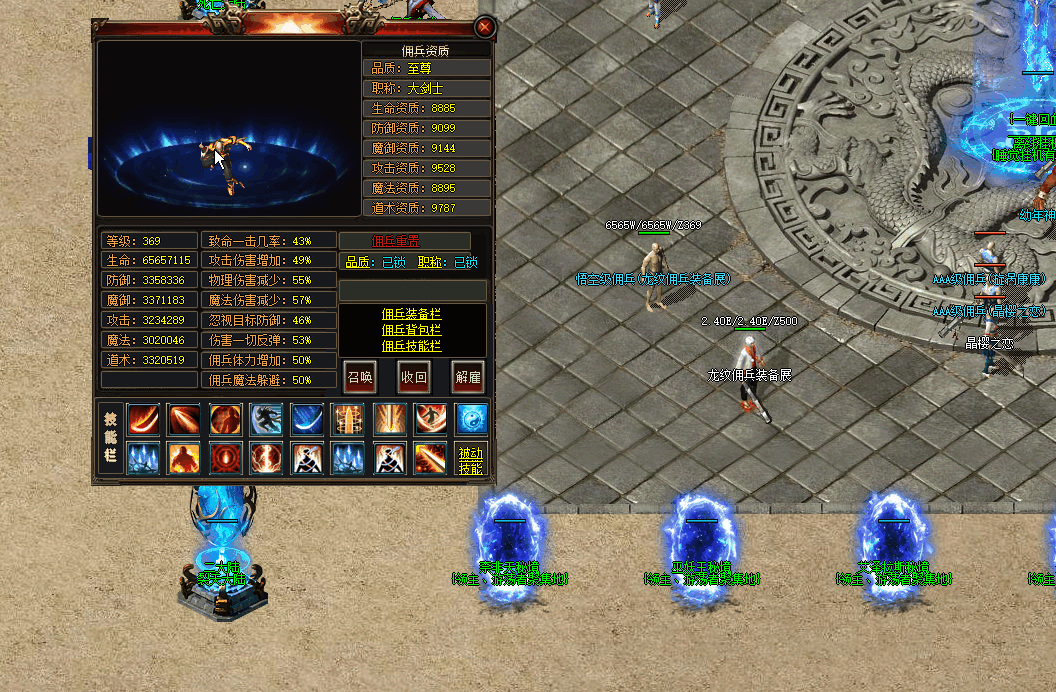Image resolution: width=1056 pixels, height=692 pixels.
Task: Select the fiery crescent slash skill icon
Action: click(143, 419)
